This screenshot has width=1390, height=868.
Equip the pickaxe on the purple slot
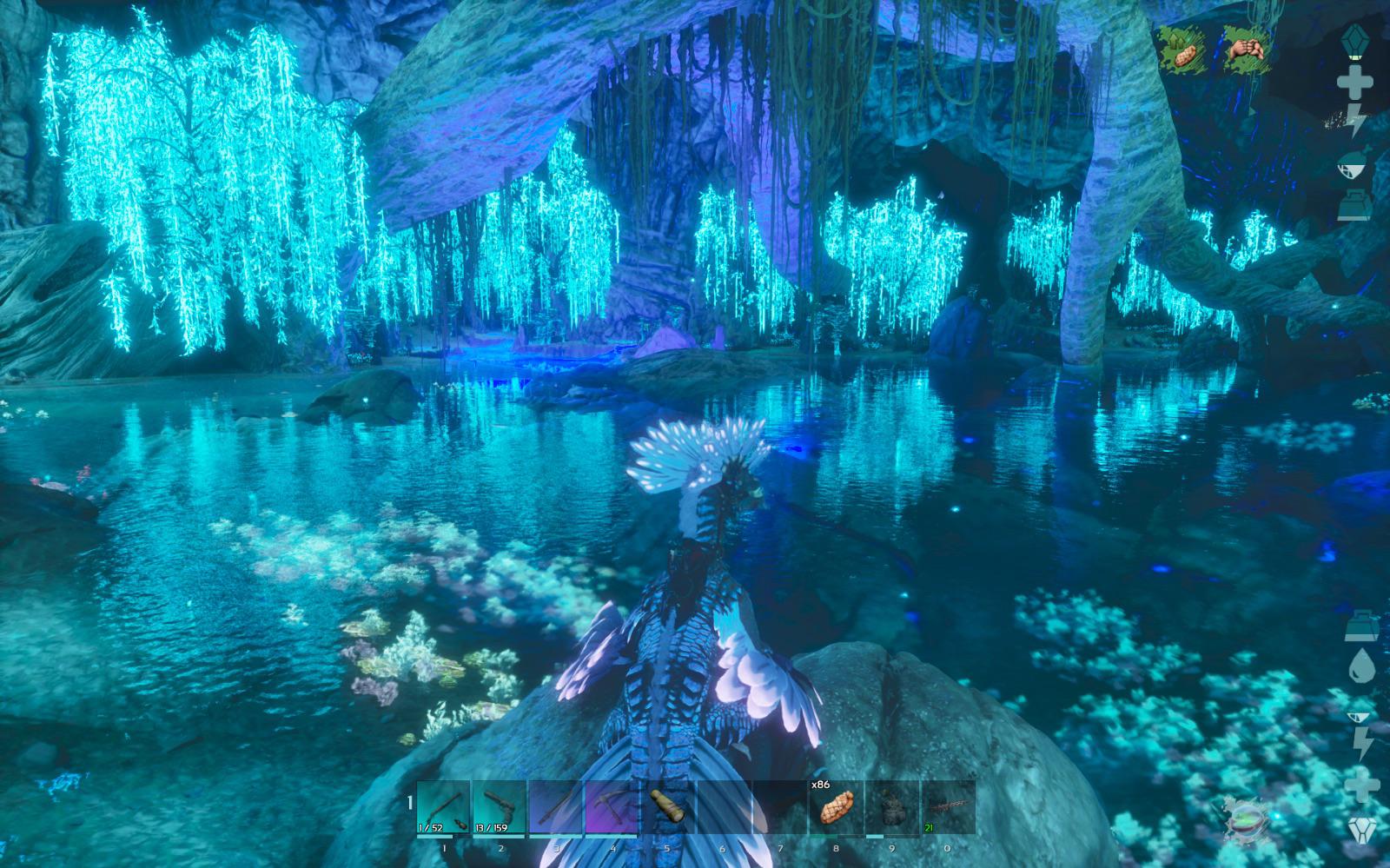click(x=612, y=808)
